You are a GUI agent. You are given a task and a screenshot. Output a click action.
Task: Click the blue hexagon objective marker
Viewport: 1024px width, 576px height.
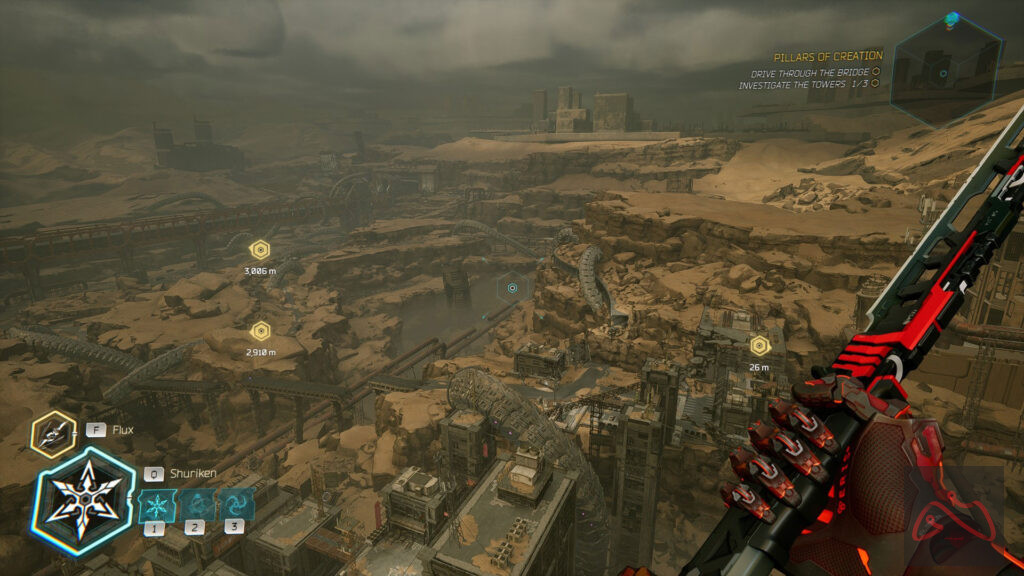pyautogui.click(x=512, y=288)
